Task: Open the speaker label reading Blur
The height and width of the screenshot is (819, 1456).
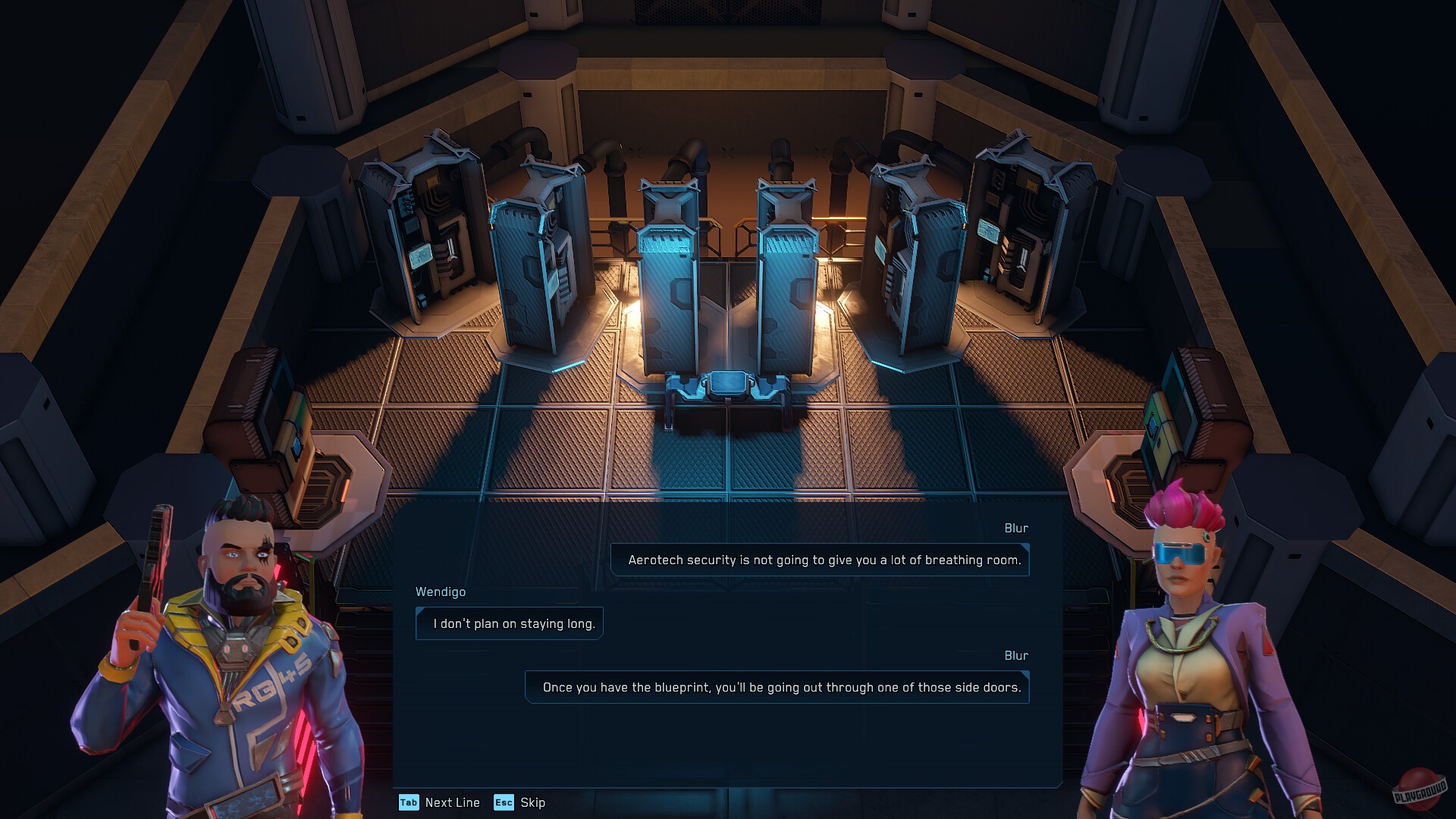Action: (x=1018, y=528)
